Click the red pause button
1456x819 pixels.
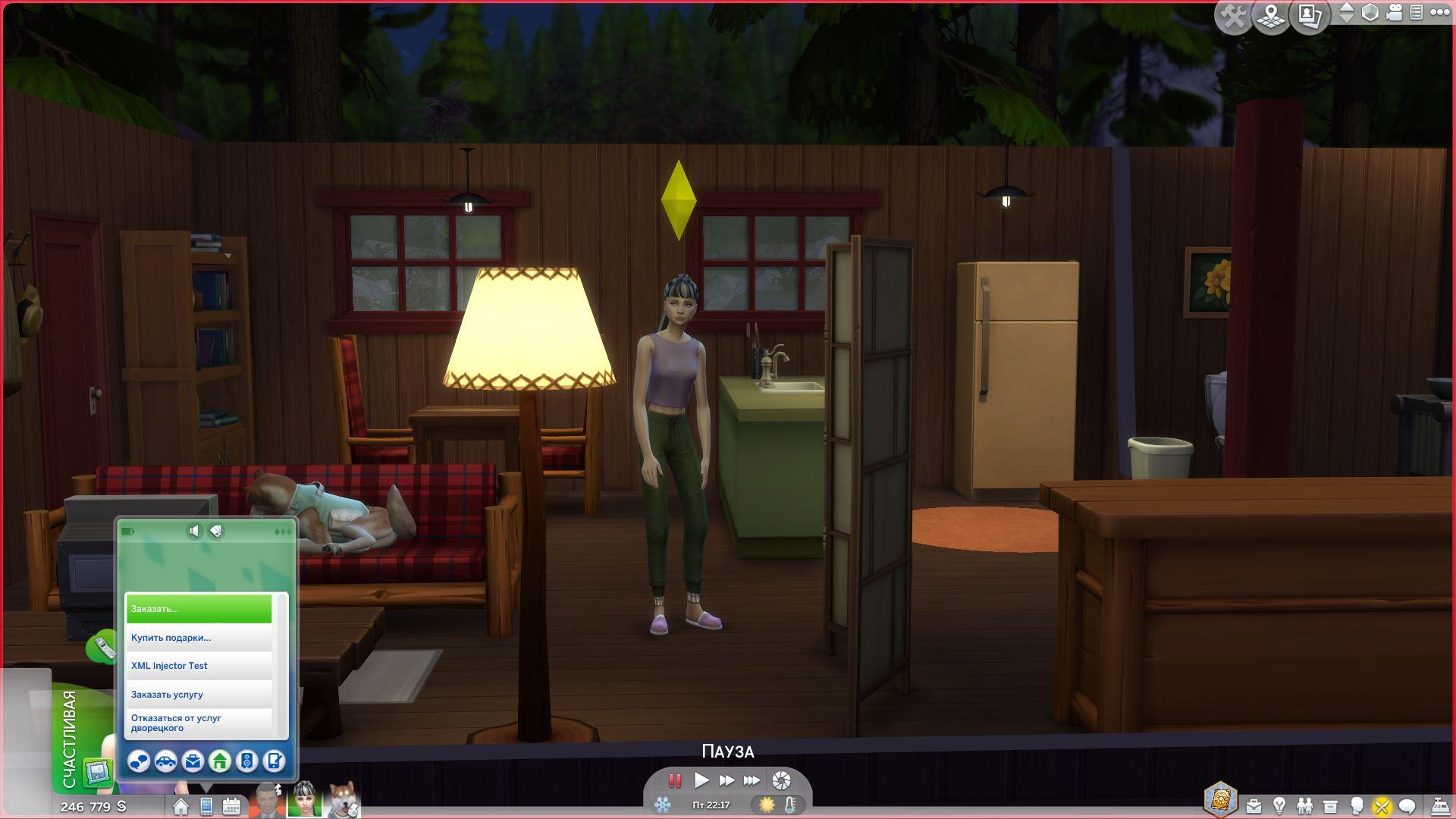click(674, 780)
